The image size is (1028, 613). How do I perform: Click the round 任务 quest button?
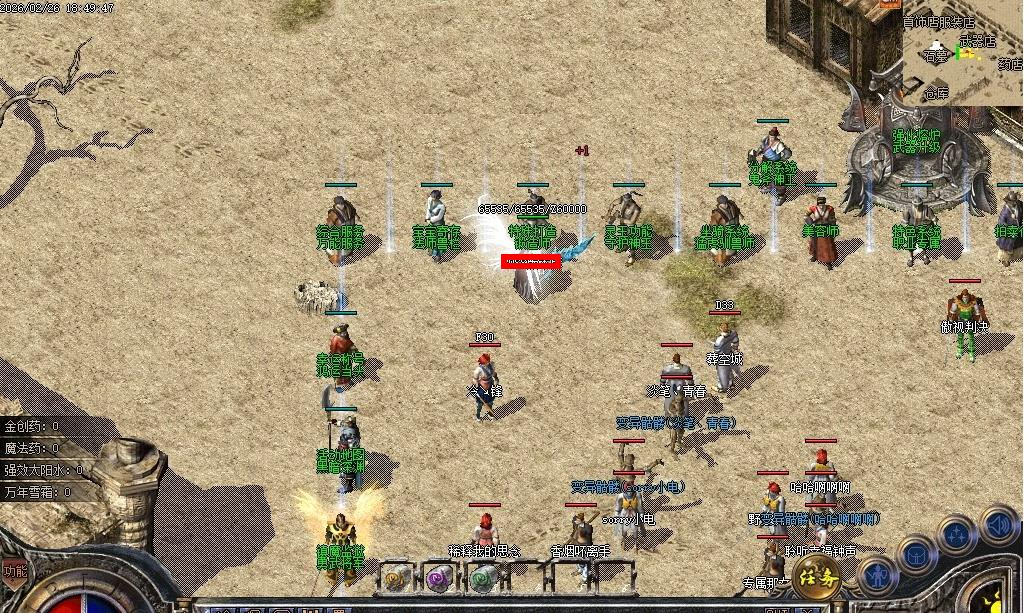(817, 577)
